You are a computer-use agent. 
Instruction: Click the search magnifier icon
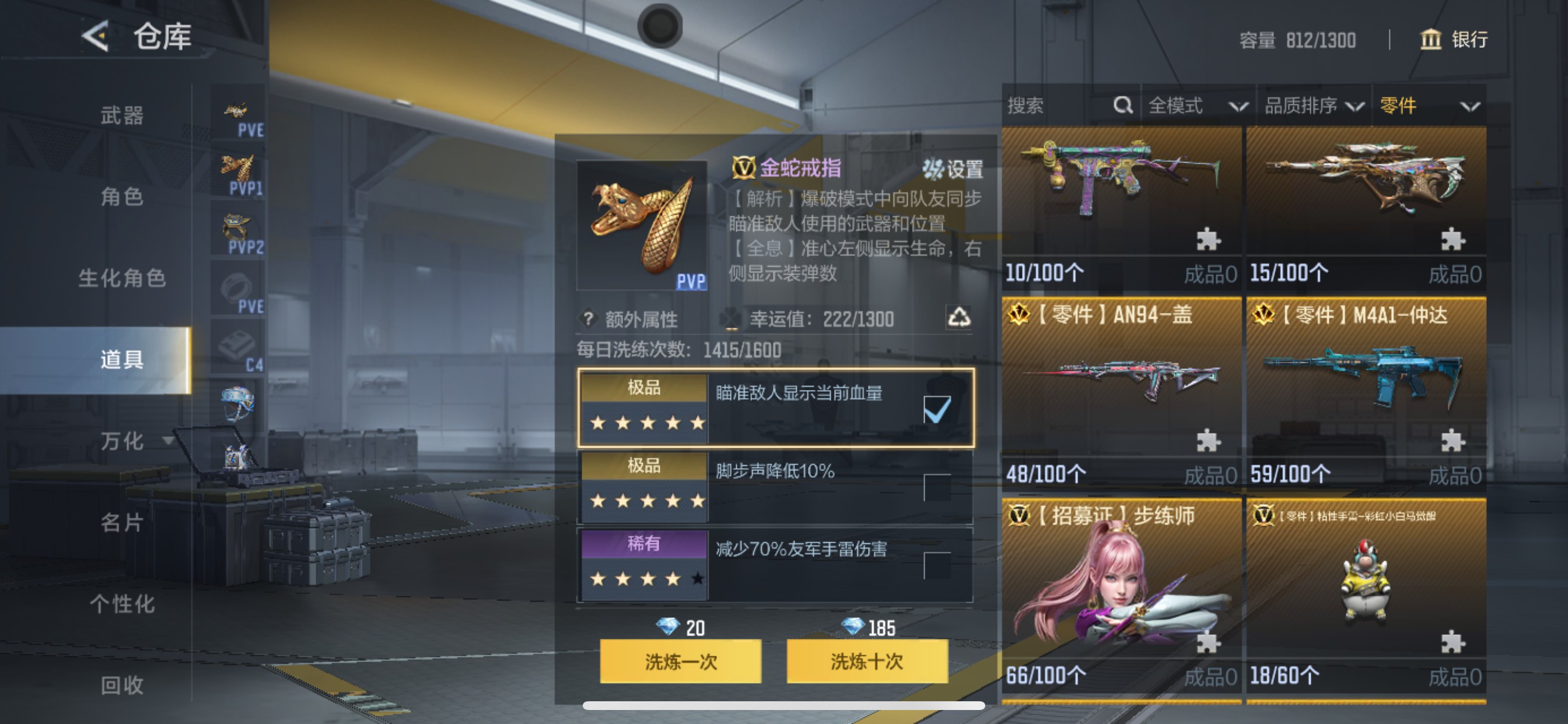tap(1122, 106)
